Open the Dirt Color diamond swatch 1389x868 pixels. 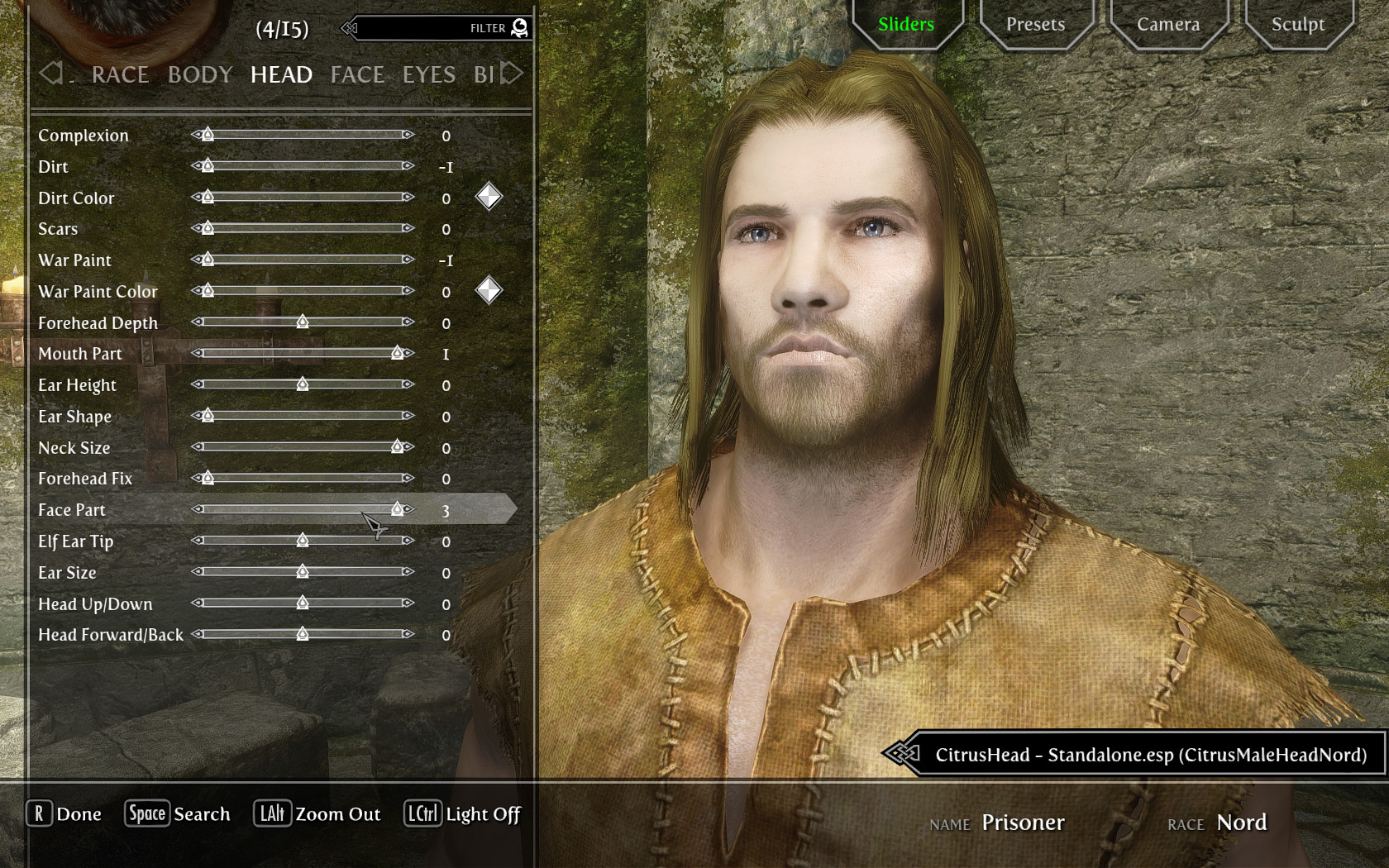pyautogui.click(x=489, y=197)
